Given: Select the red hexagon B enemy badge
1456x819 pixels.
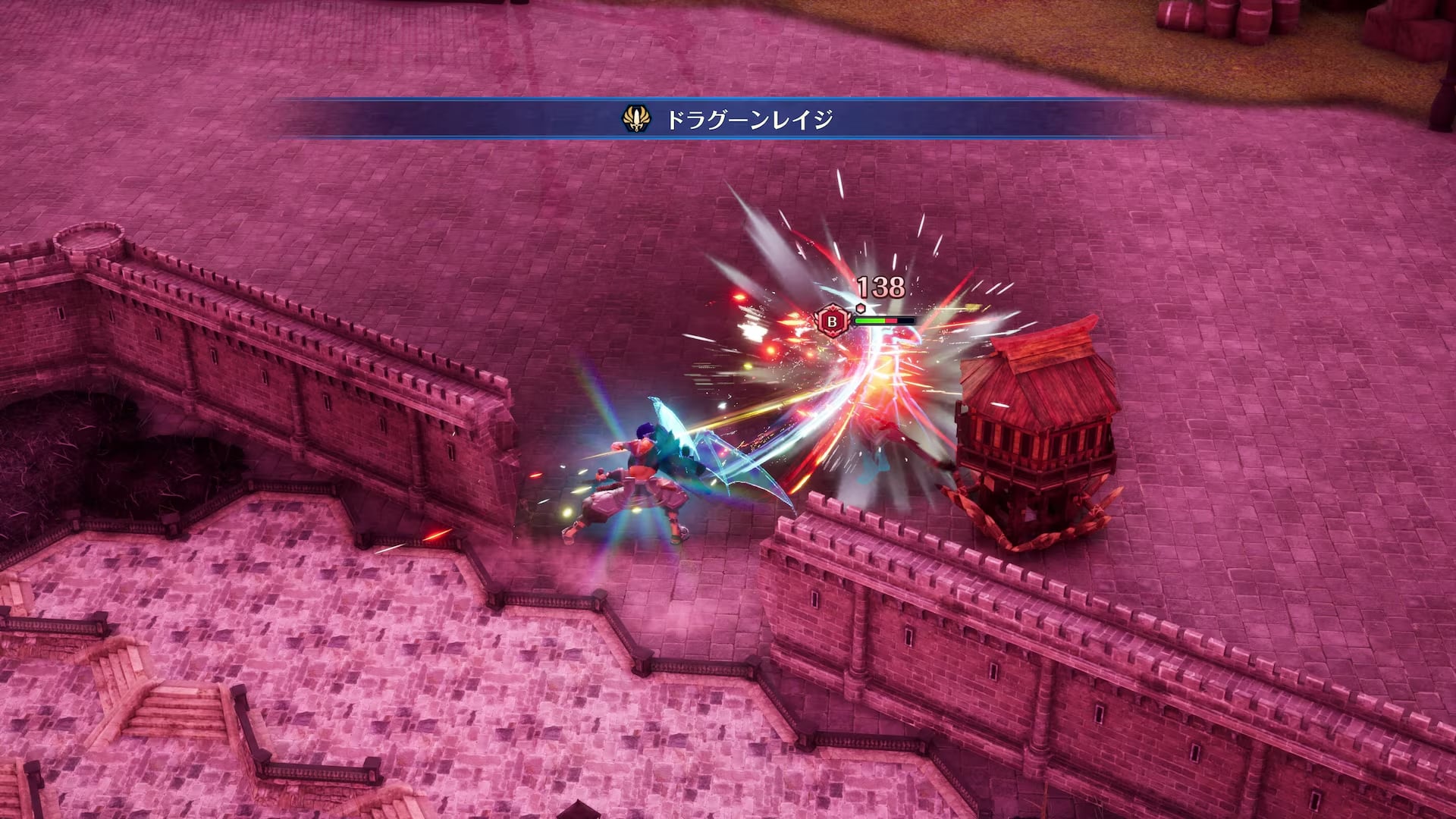Looking at the screenshot, I should coord(832,321).
